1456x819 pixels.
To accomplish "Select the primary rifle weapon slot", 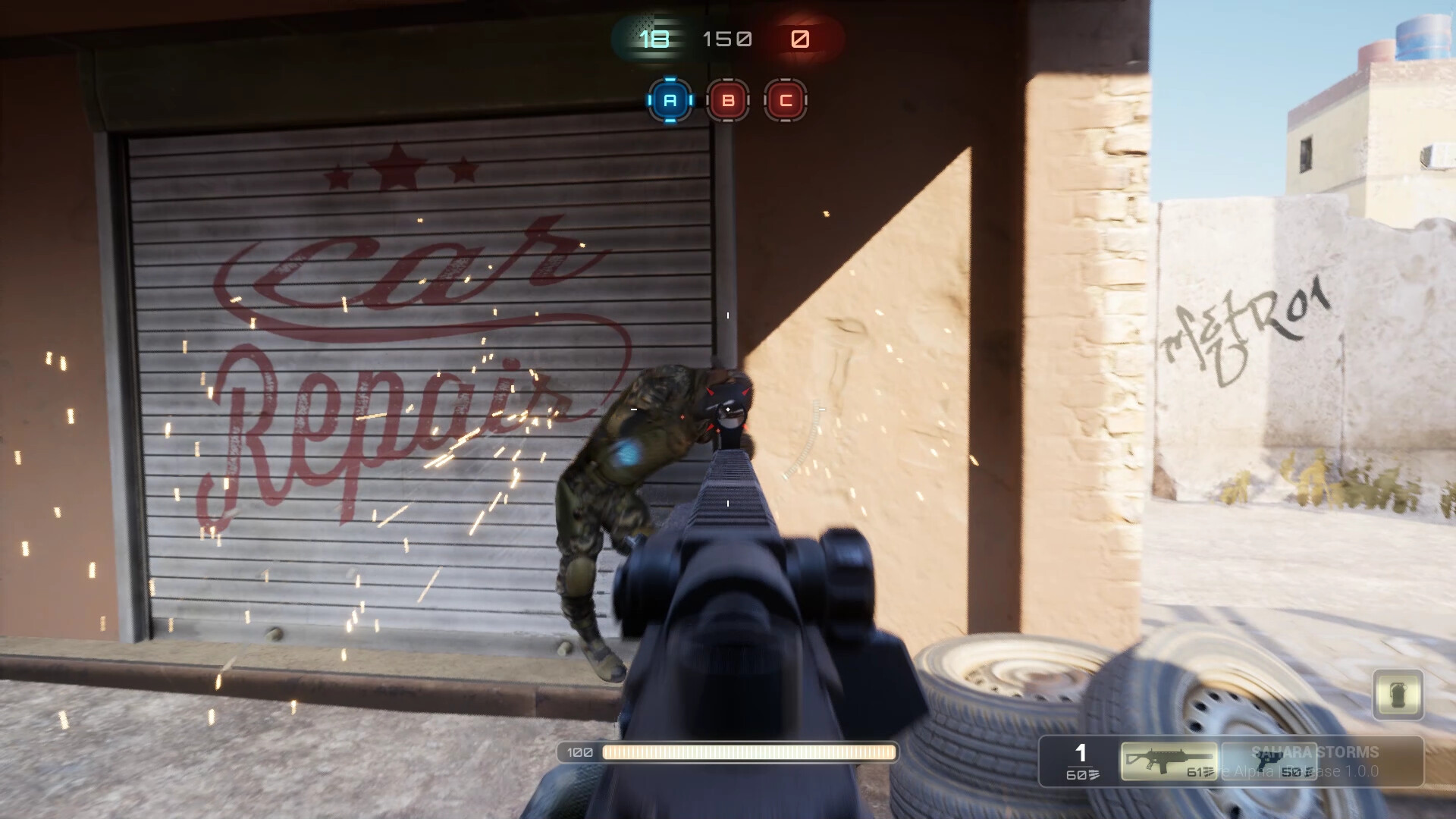I will click(x=1168, y=761).
